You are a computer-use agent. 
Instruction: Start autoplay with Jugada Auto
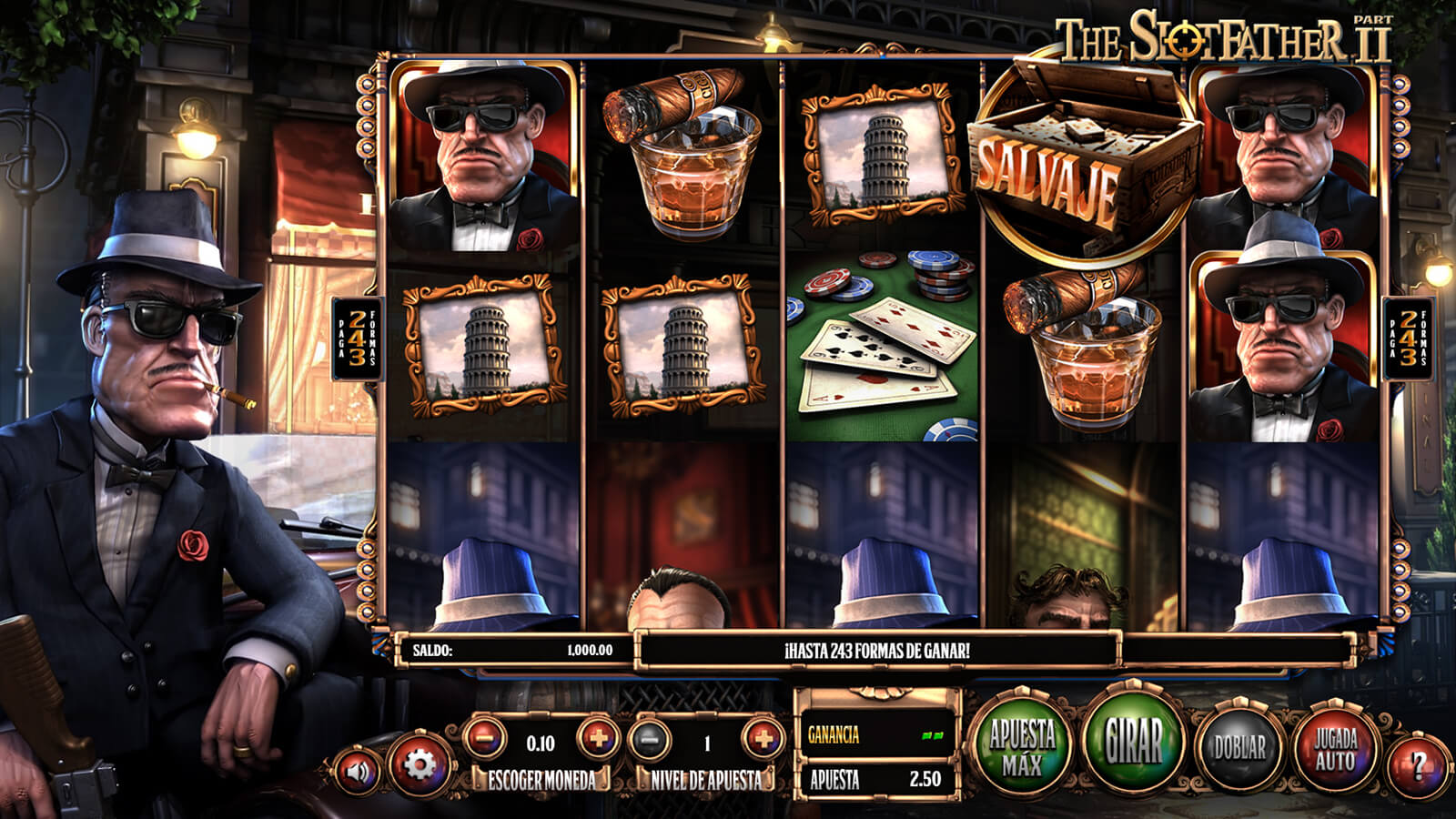1335,748
